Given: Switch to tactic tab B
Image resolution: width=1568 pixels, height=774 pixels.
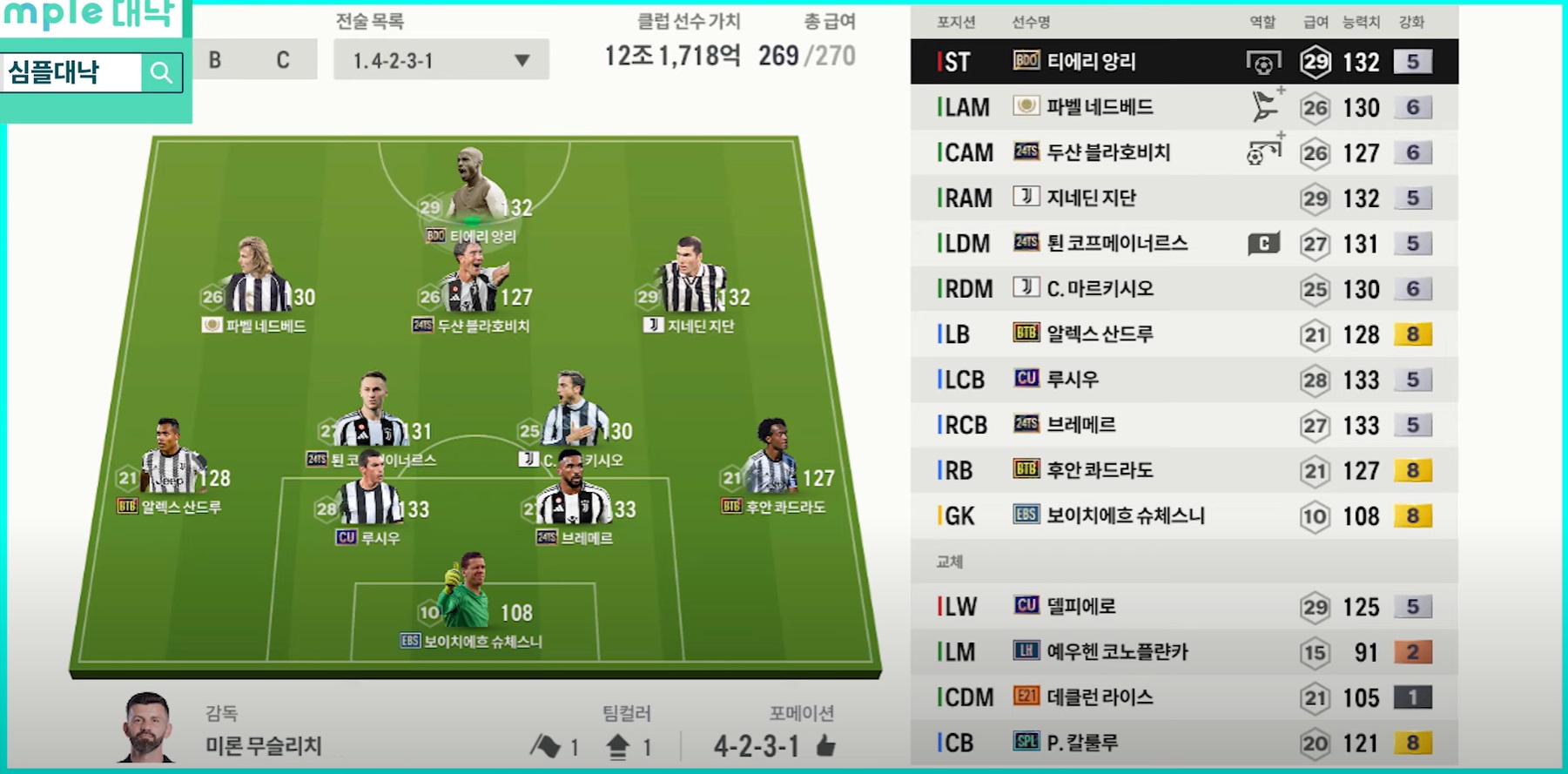Looking at the screenshot, I should click(x=215, y=60).
